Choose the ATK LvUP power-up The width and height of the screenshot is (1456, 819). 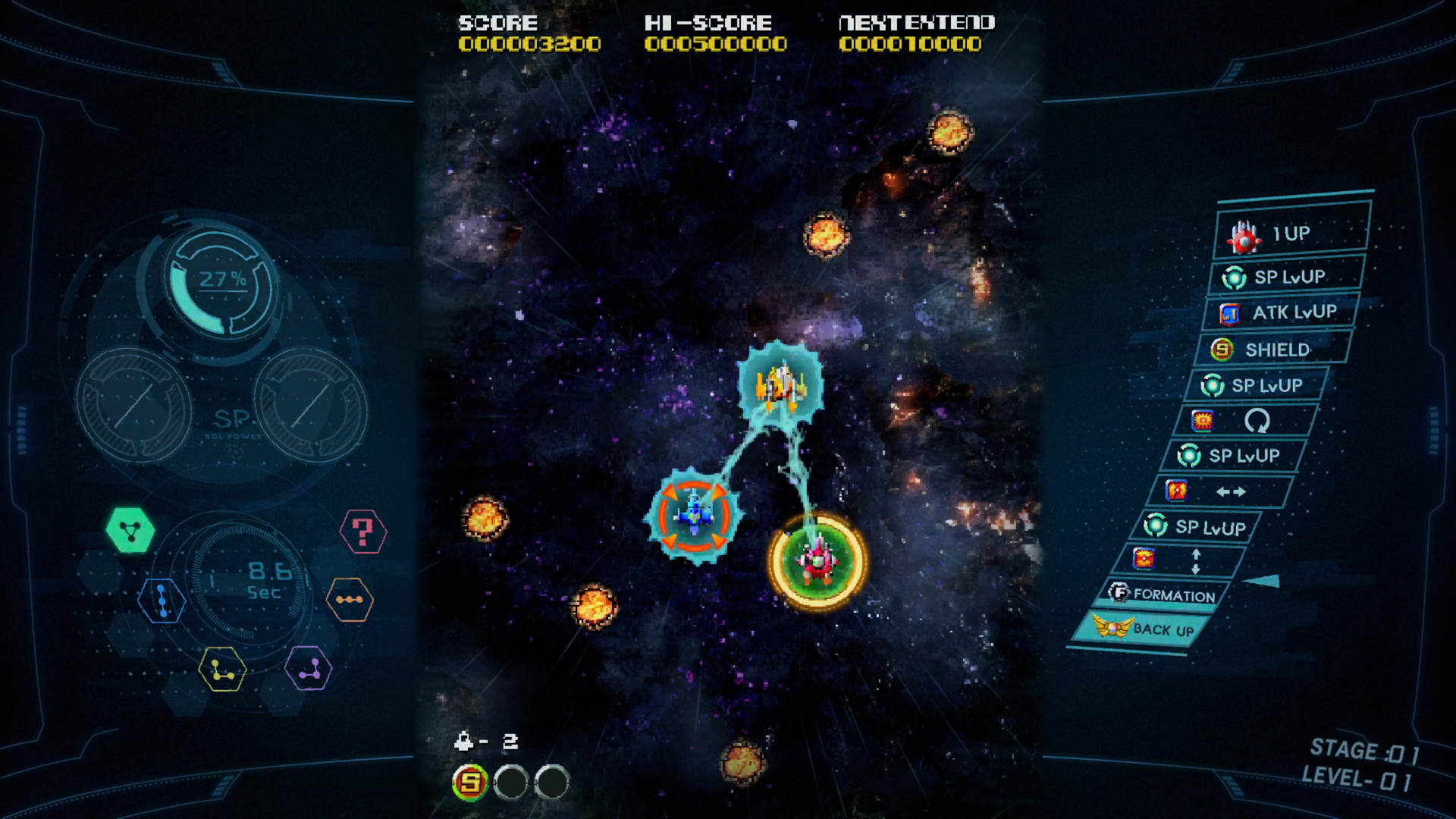pos(1280,312)
